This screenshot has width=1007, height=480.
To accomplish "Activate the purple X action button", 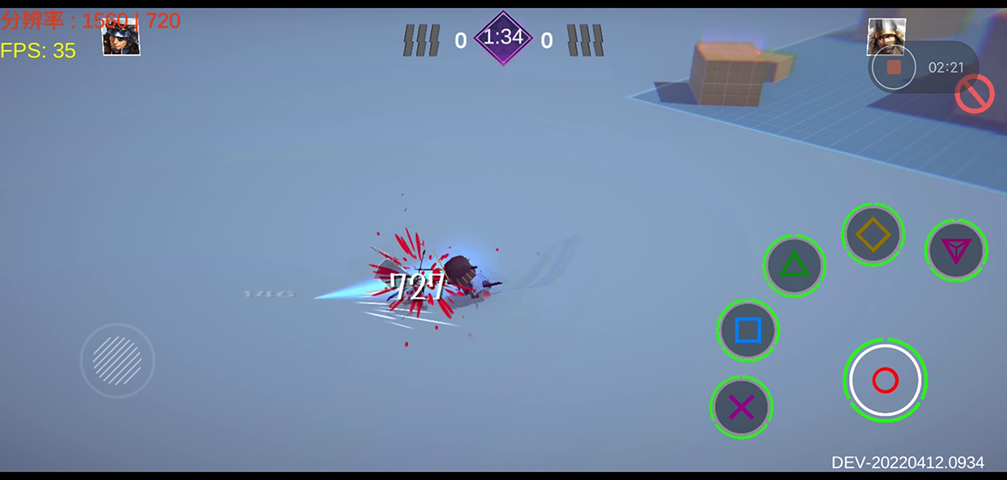I will click(x=741, y=407).
